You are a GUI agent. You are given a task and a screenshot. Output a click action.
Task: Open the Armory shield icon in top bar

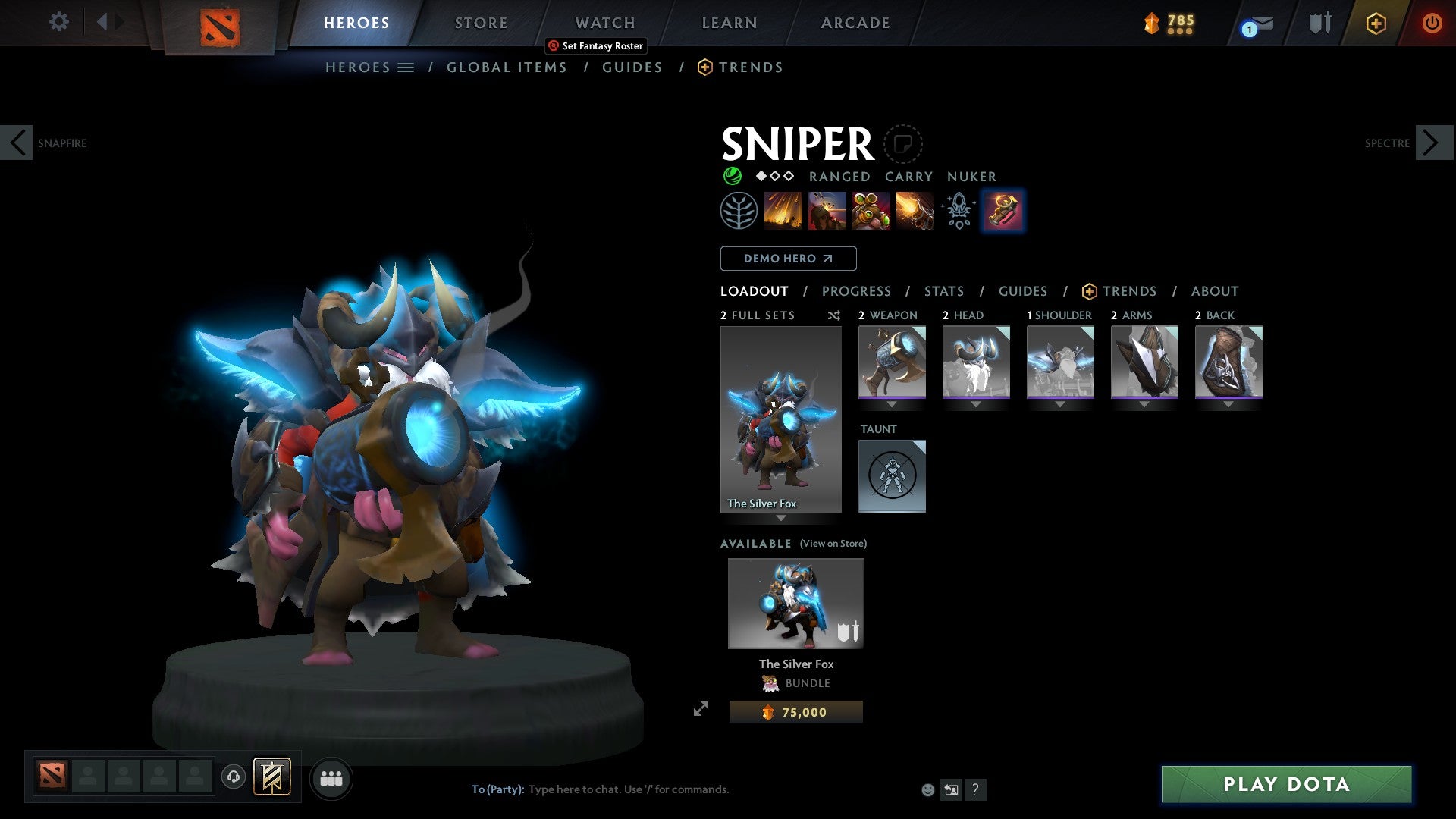click(1319, 23)
